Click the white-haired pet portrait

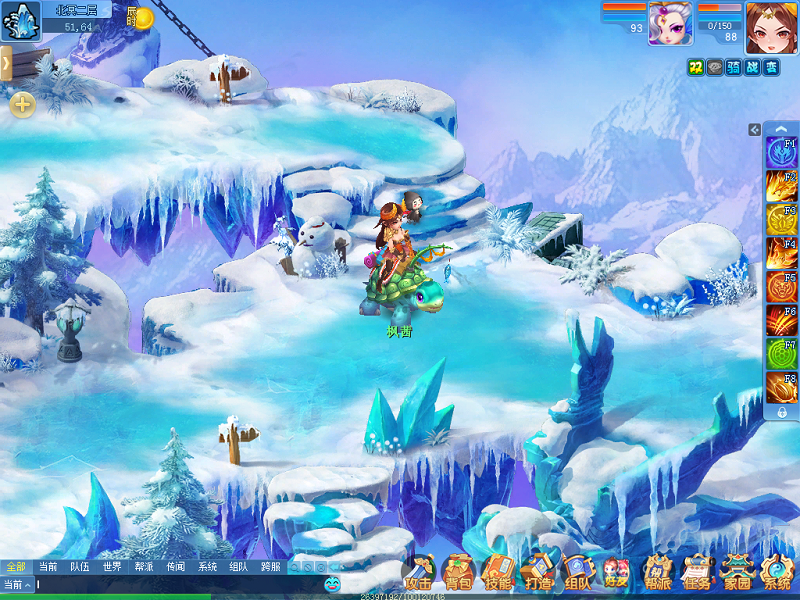click(x=670, y=22)
